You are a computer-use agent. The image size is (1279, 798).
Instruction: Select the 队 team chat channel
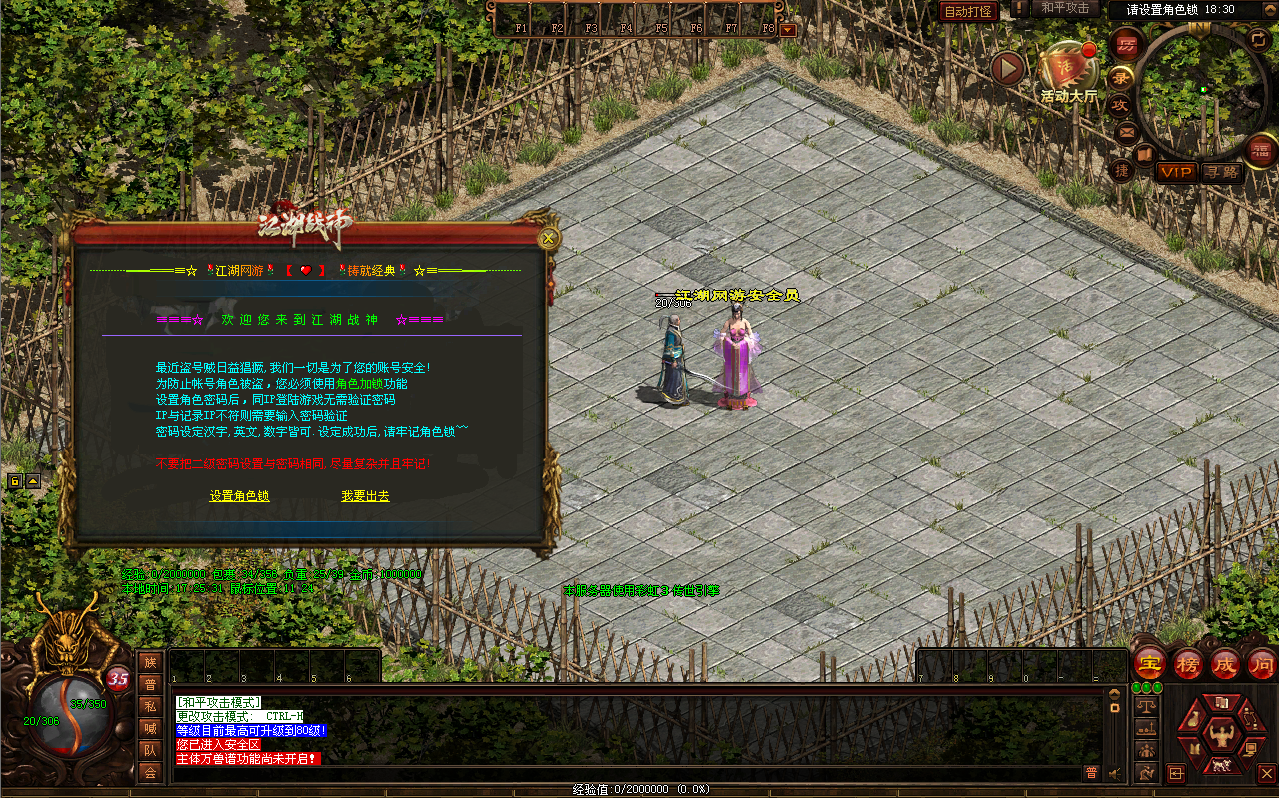150,750
